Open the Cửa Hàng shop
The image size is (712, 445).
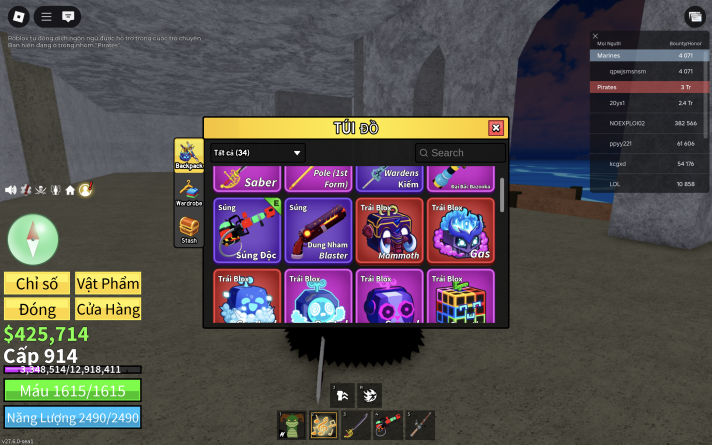tap(108, 309)
